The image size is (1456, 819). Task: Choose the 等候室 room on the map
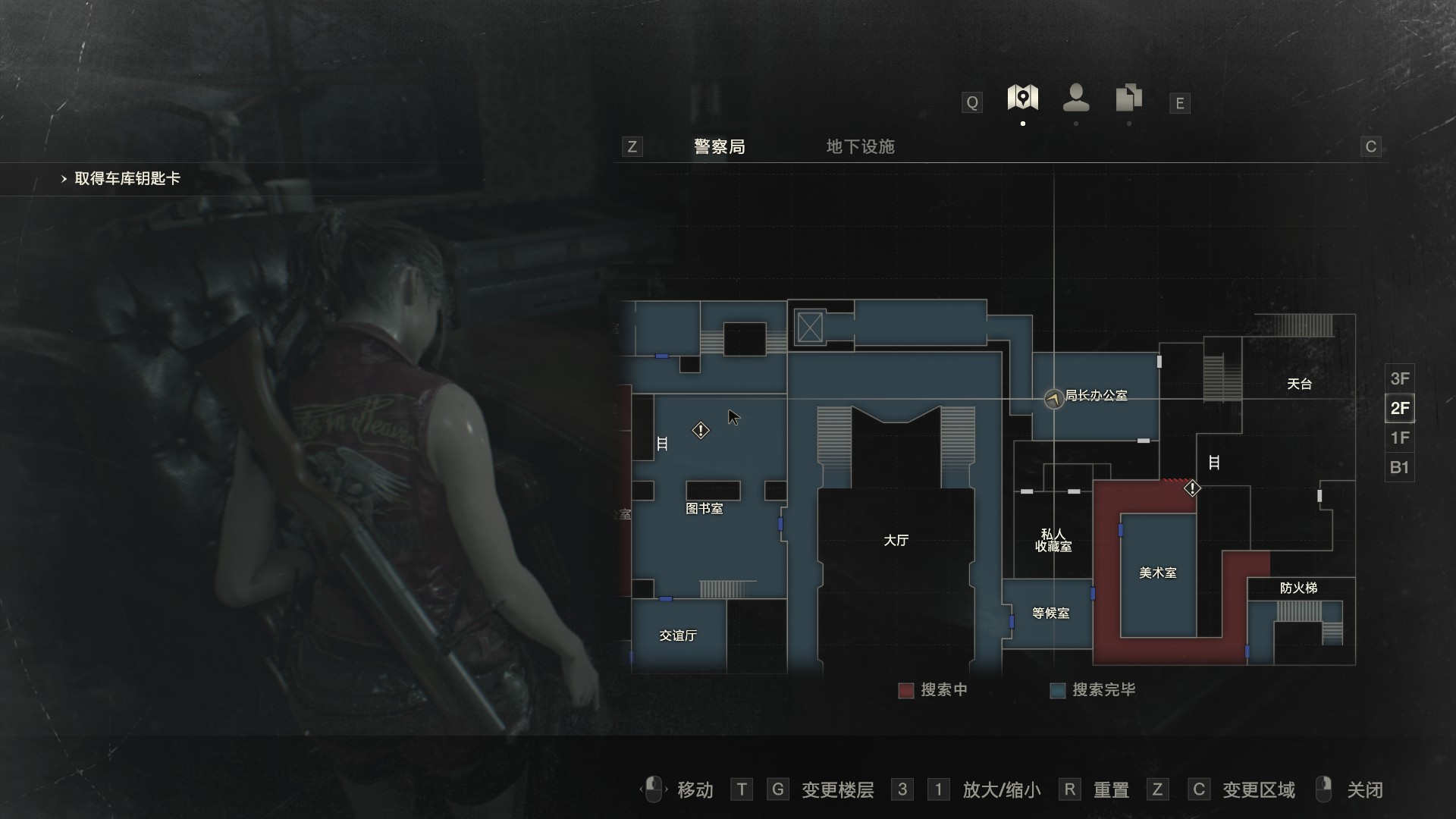pyautogui.click(x=1050, y=613)
